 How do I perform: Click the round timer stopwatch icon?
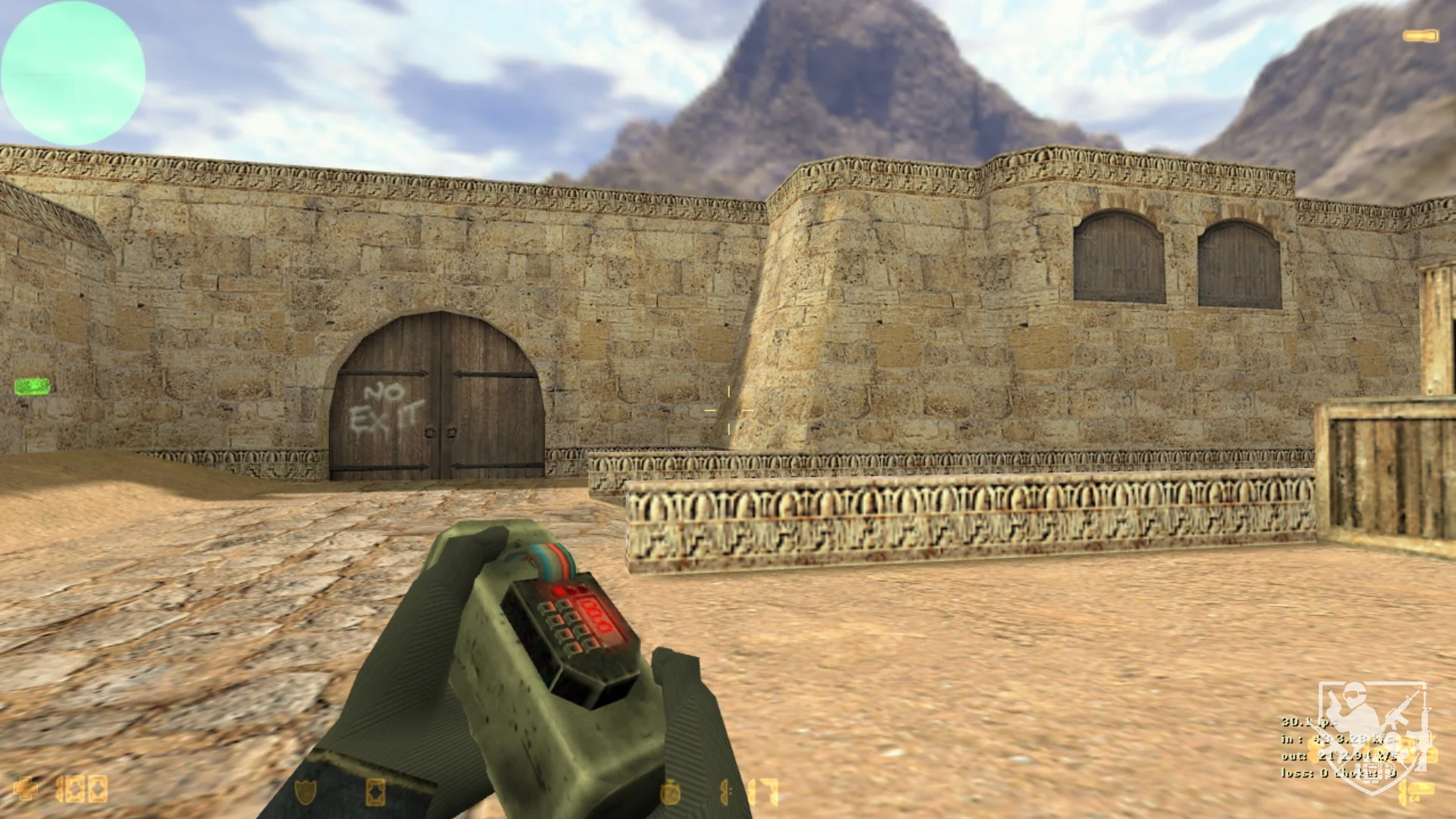click(670, 792)
